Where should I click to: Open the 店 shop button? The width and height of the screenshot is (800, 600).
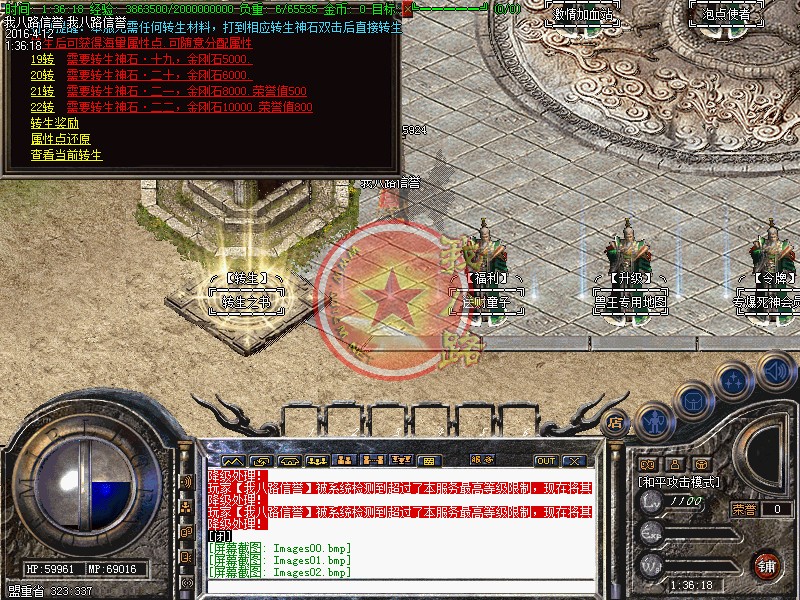(616, 422)
